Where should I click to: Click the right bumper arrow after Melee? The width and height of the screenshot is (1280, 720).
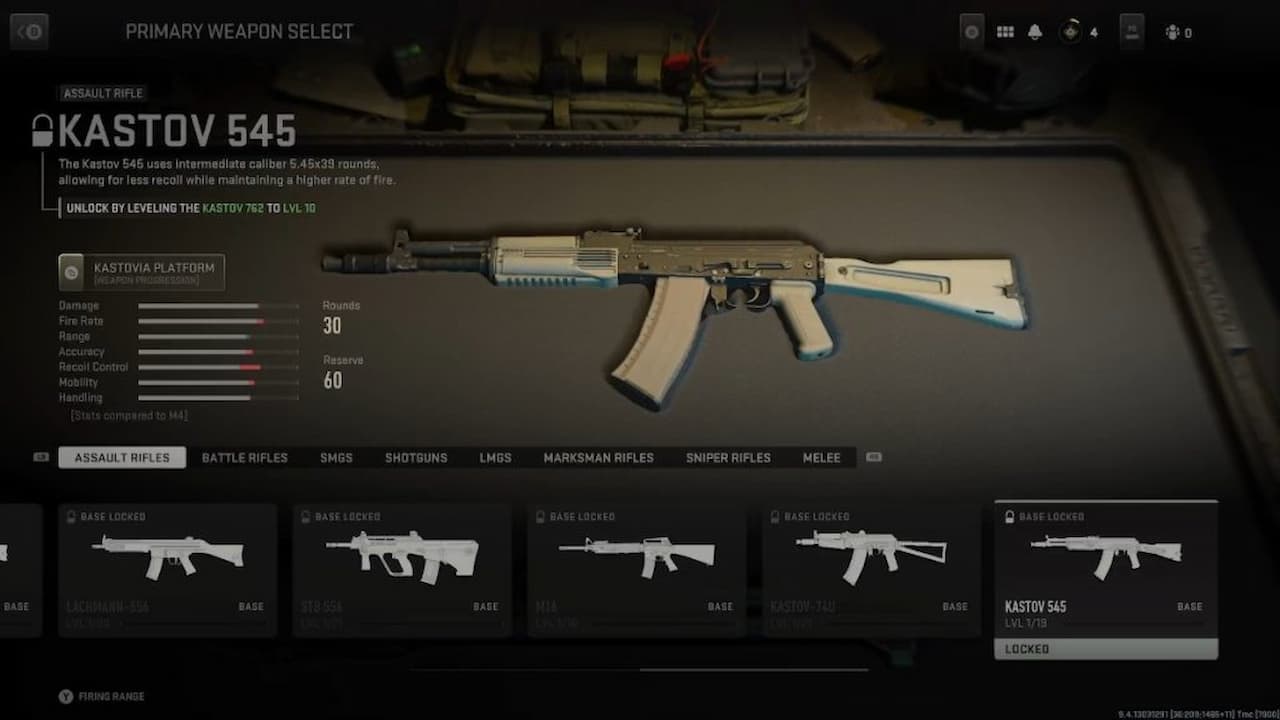tap(874, 456)
